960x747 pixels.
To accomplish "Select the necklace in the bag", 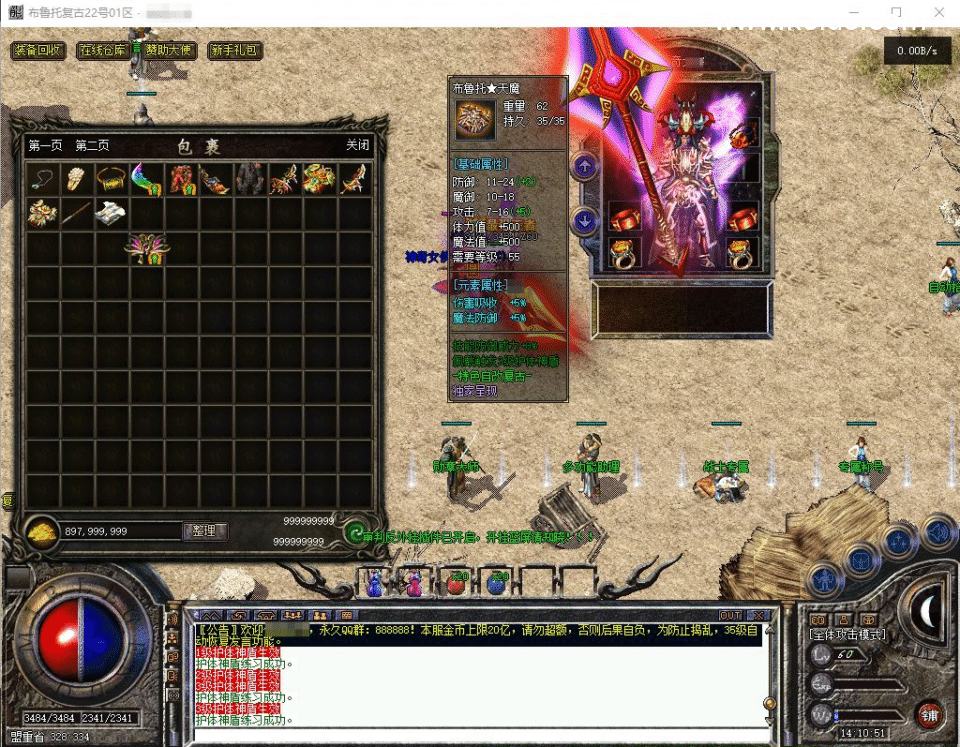I will point(42,180).
